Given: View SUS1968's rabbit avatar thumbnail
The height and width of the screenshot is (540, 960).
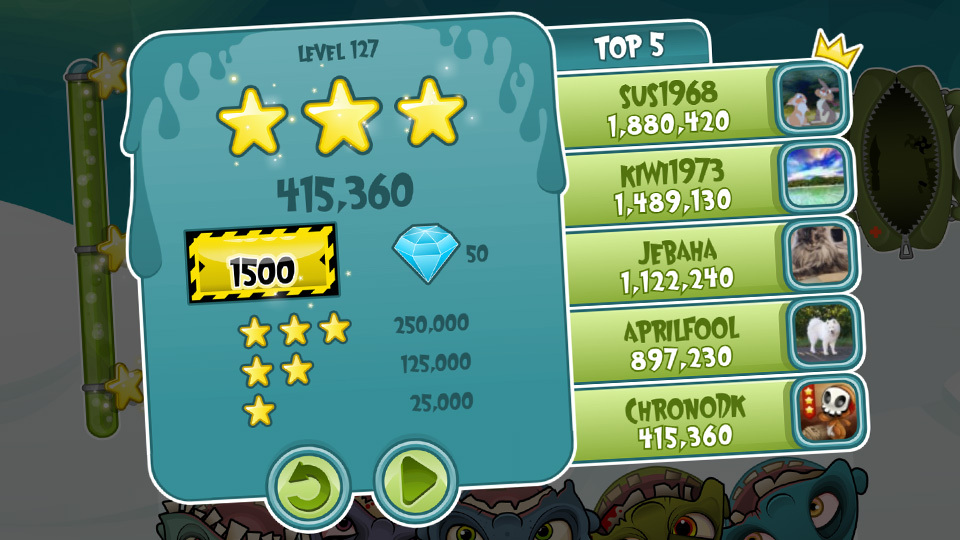Looking at the screenshot, I should pyautogui.click(x=812, y=101).
